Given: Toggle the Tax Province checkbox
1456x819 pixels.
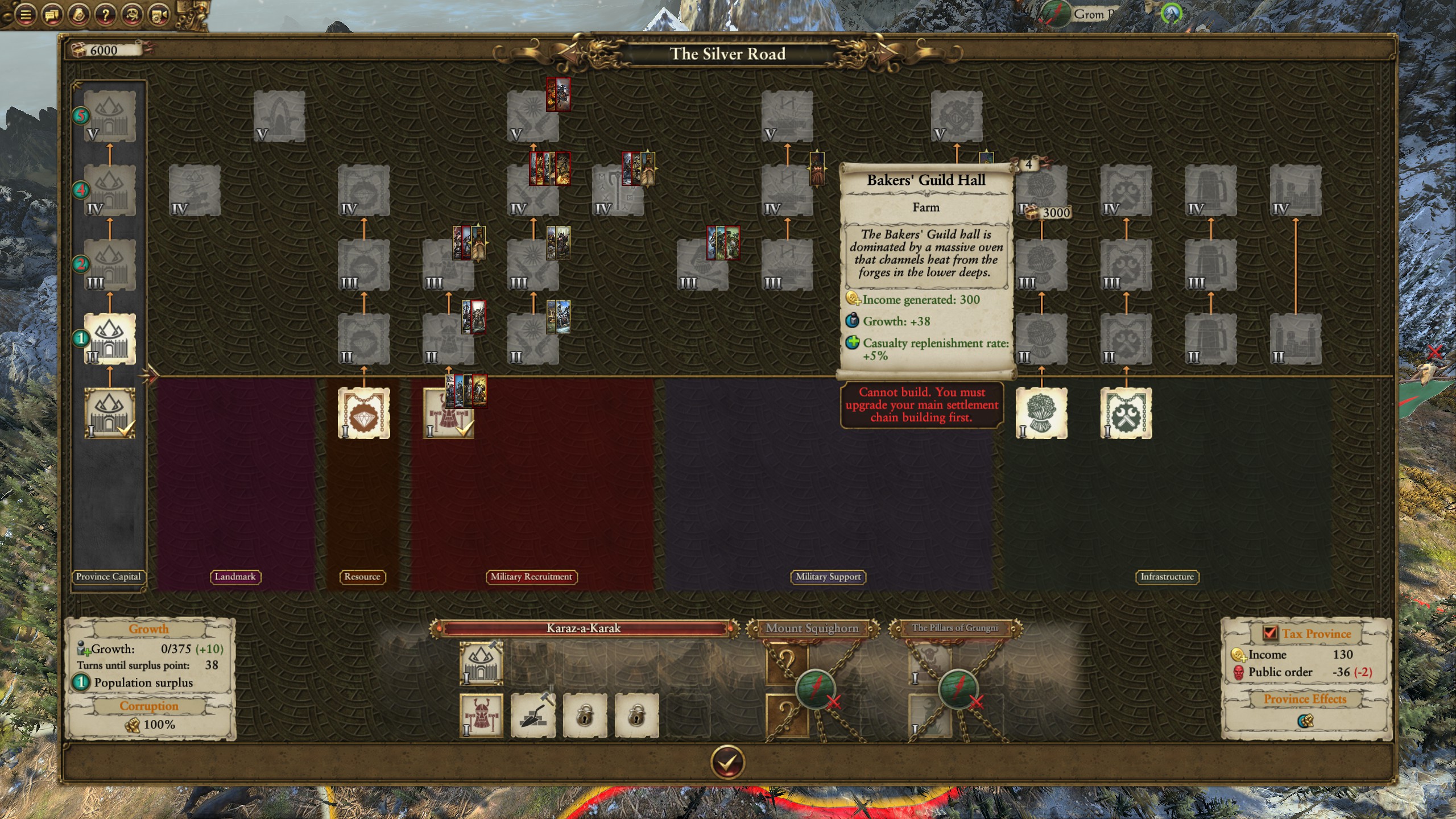Looking at the screenshot, I should pos(1269,633).
